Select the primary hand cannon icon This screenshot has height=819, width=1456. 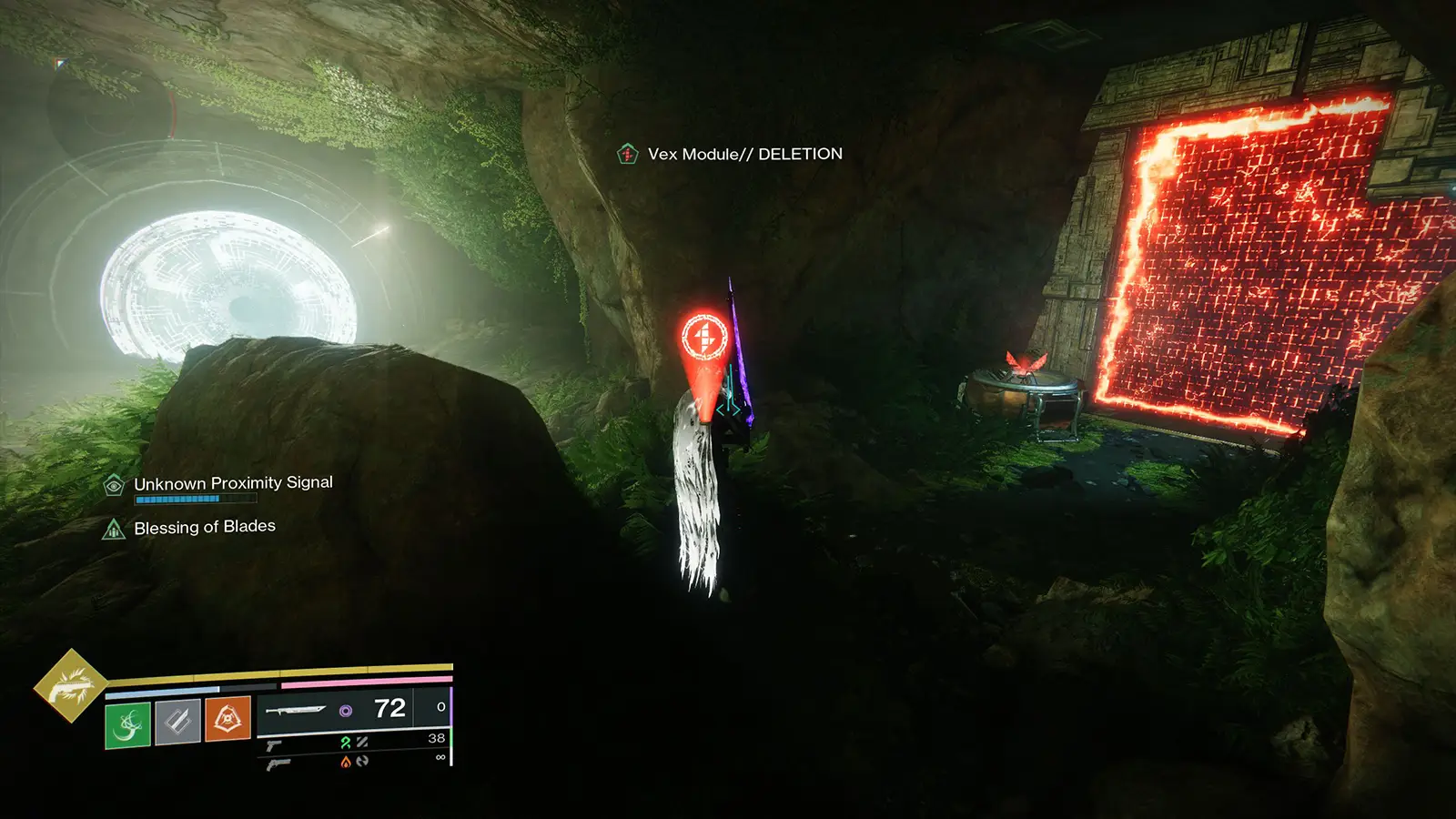275,746
